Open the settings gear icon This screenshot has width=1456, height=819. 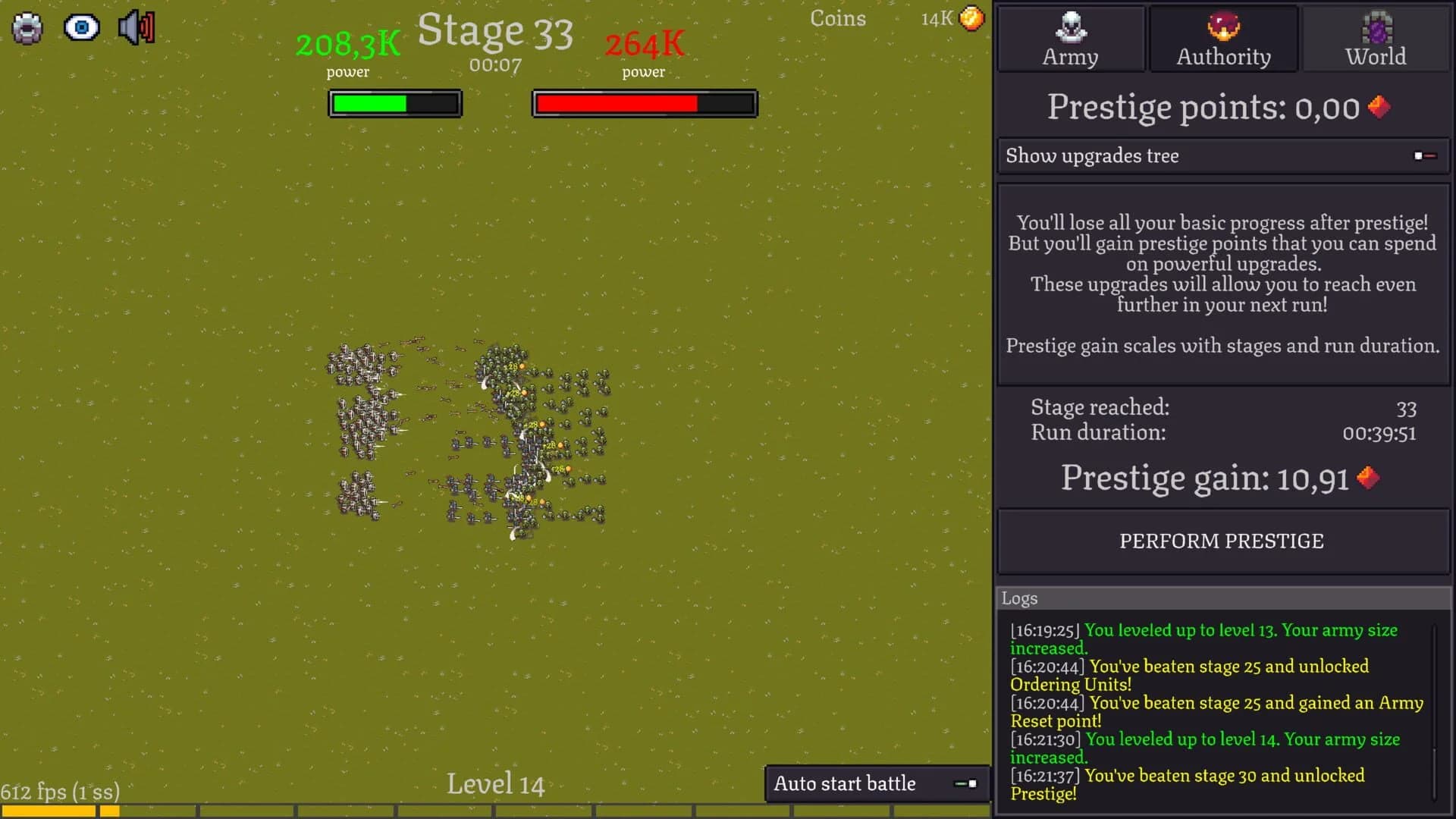click(x=28, y=27)
